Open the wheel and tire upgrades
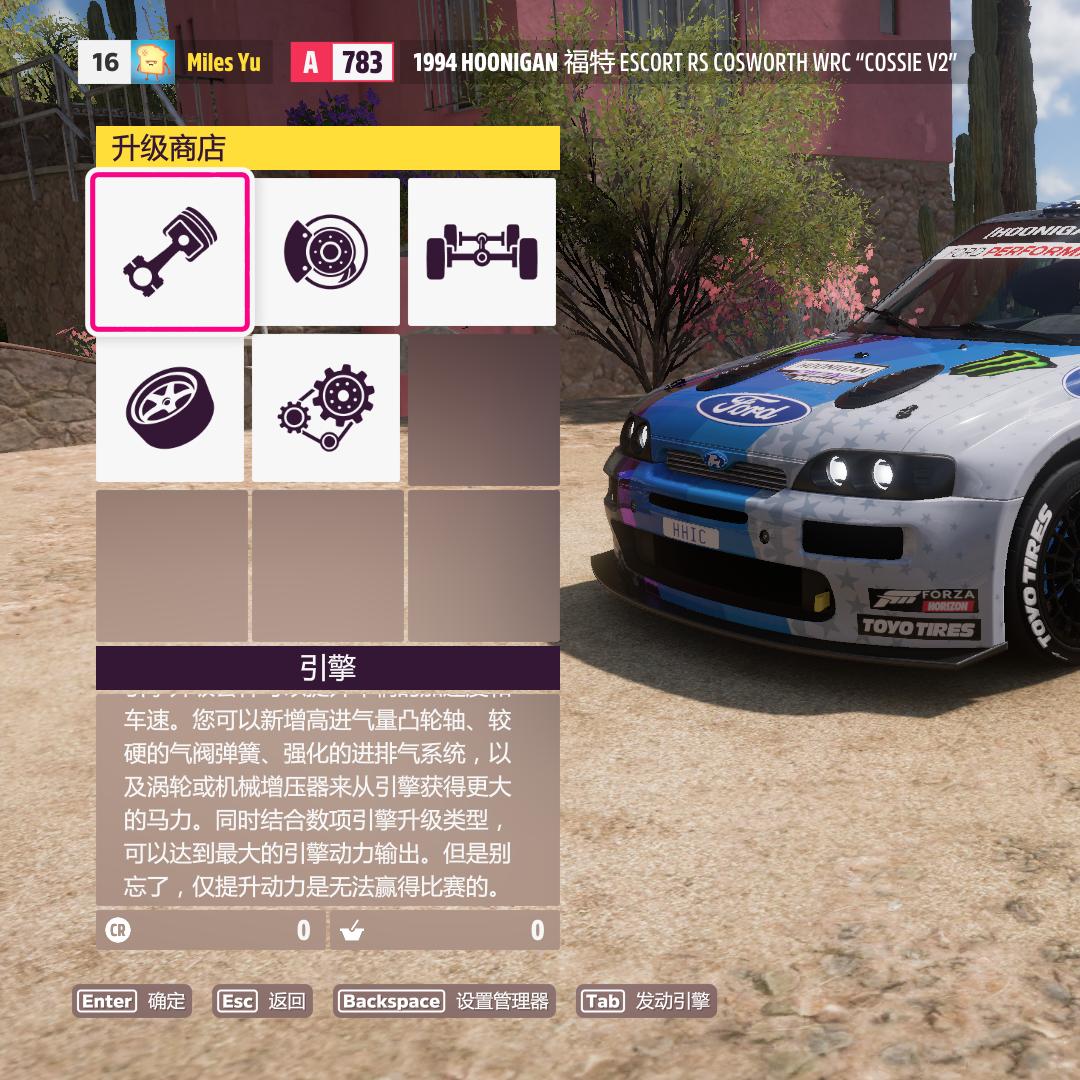Viewport: 1080px width, 1080px height. (x=169, y=408)
